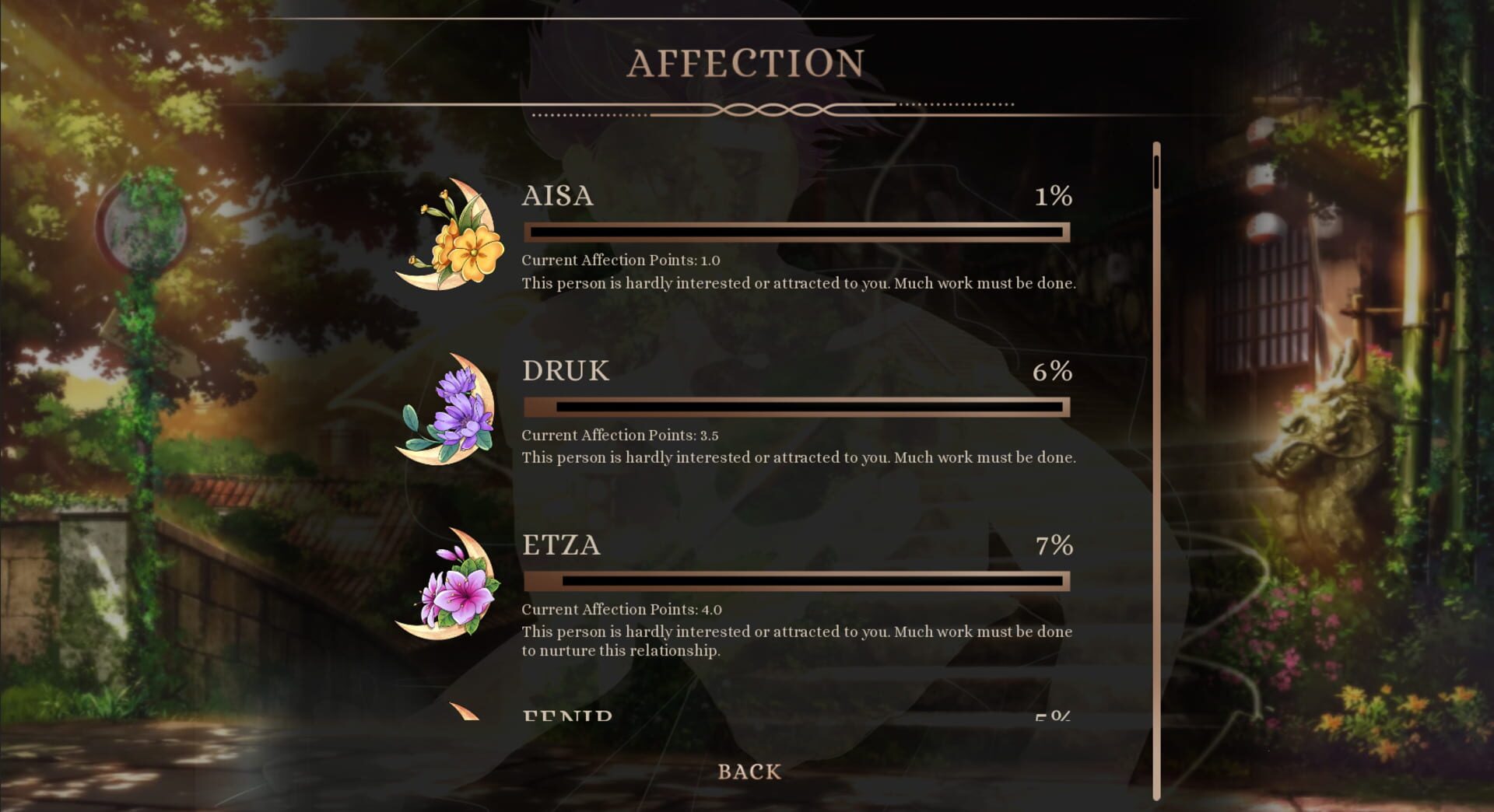The height and width of the screenshot is (812, 1494).
Task: Select the AISA character name label
Action: 556,197
